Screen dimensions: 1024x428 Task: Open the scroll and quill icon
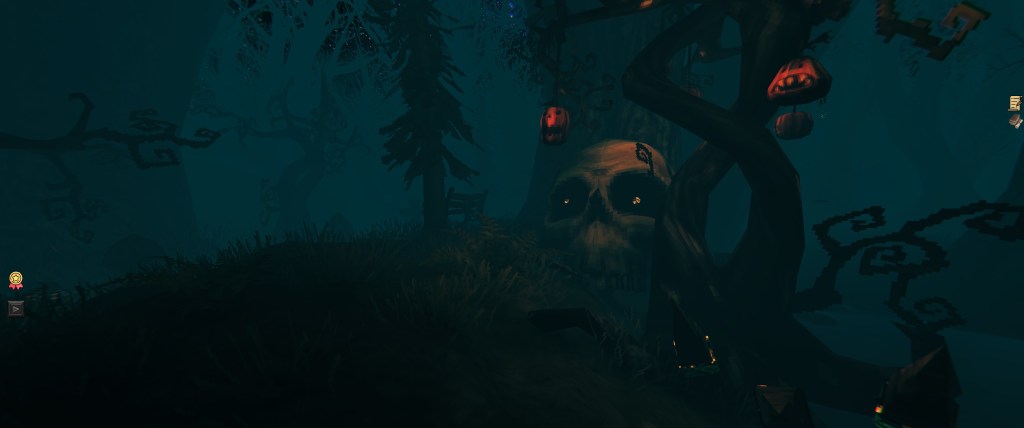pyautogui.click(x=1015, y=103)
